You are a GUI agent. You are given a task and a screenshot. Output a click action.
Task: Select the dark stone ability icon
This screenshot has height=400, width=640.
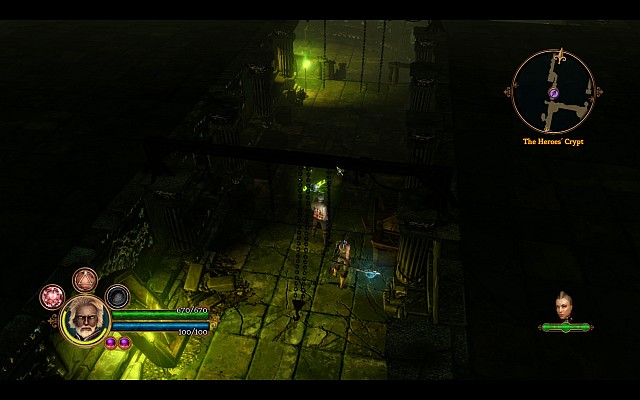pos(118,296)
